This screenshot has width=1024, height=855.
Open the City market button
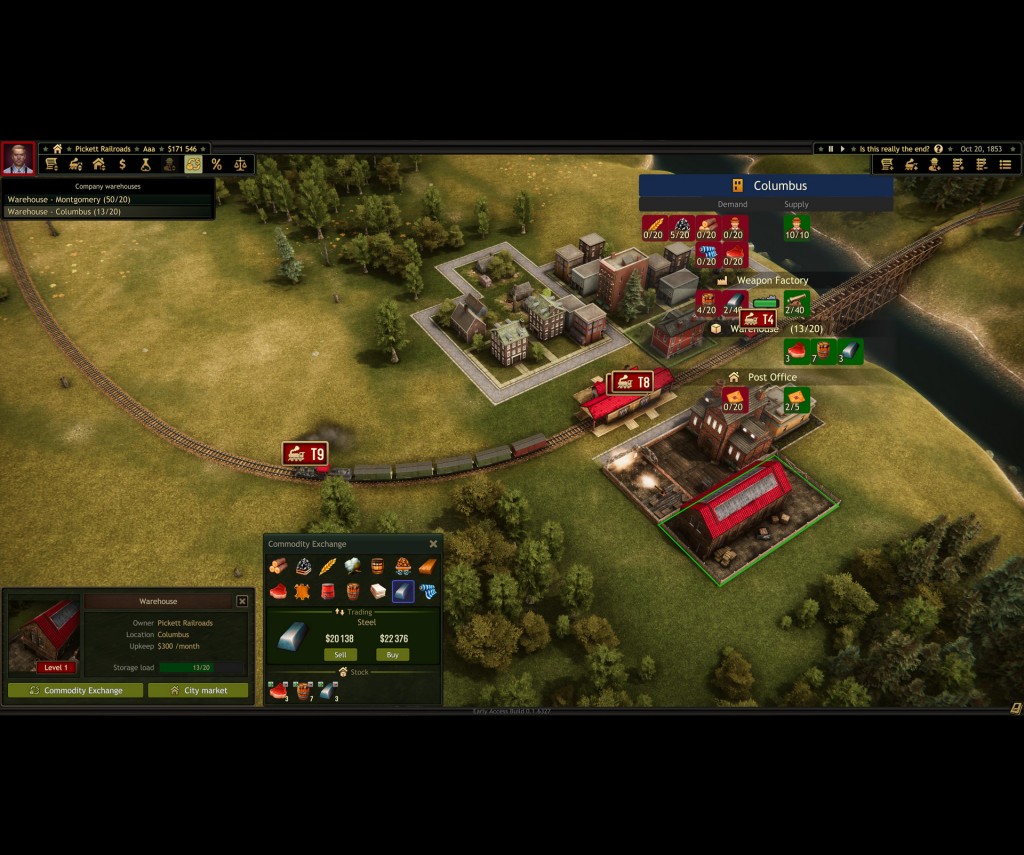(x=198, y=690)
